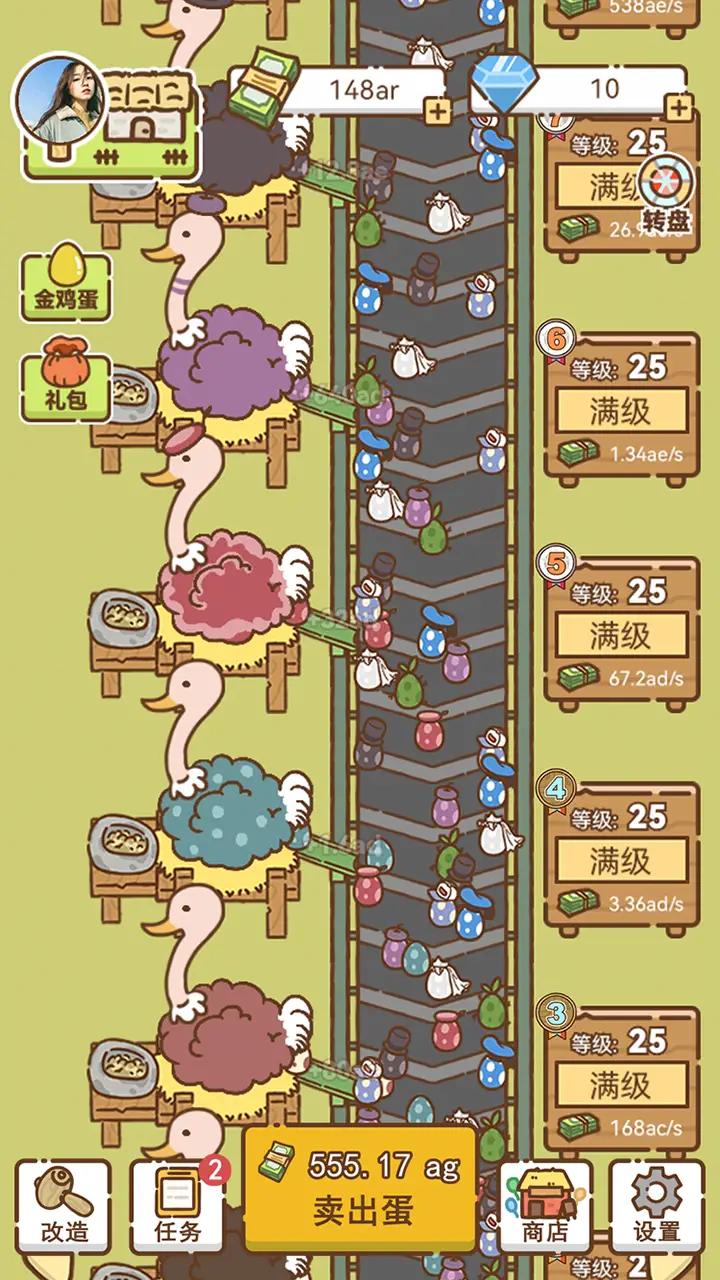Viewport: 720px width, 1280px height.
Task: Open the 设置 settings menu
Action: tap(656, 1205)
